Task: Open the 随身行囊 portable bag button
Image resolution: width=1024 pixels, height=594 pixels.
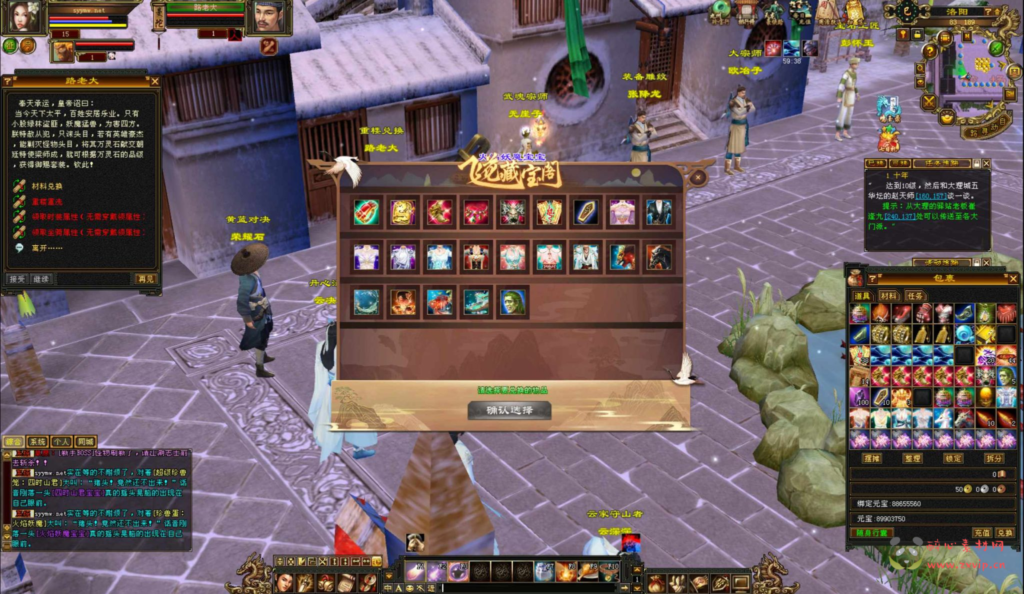Action: (x=872, y=533)
